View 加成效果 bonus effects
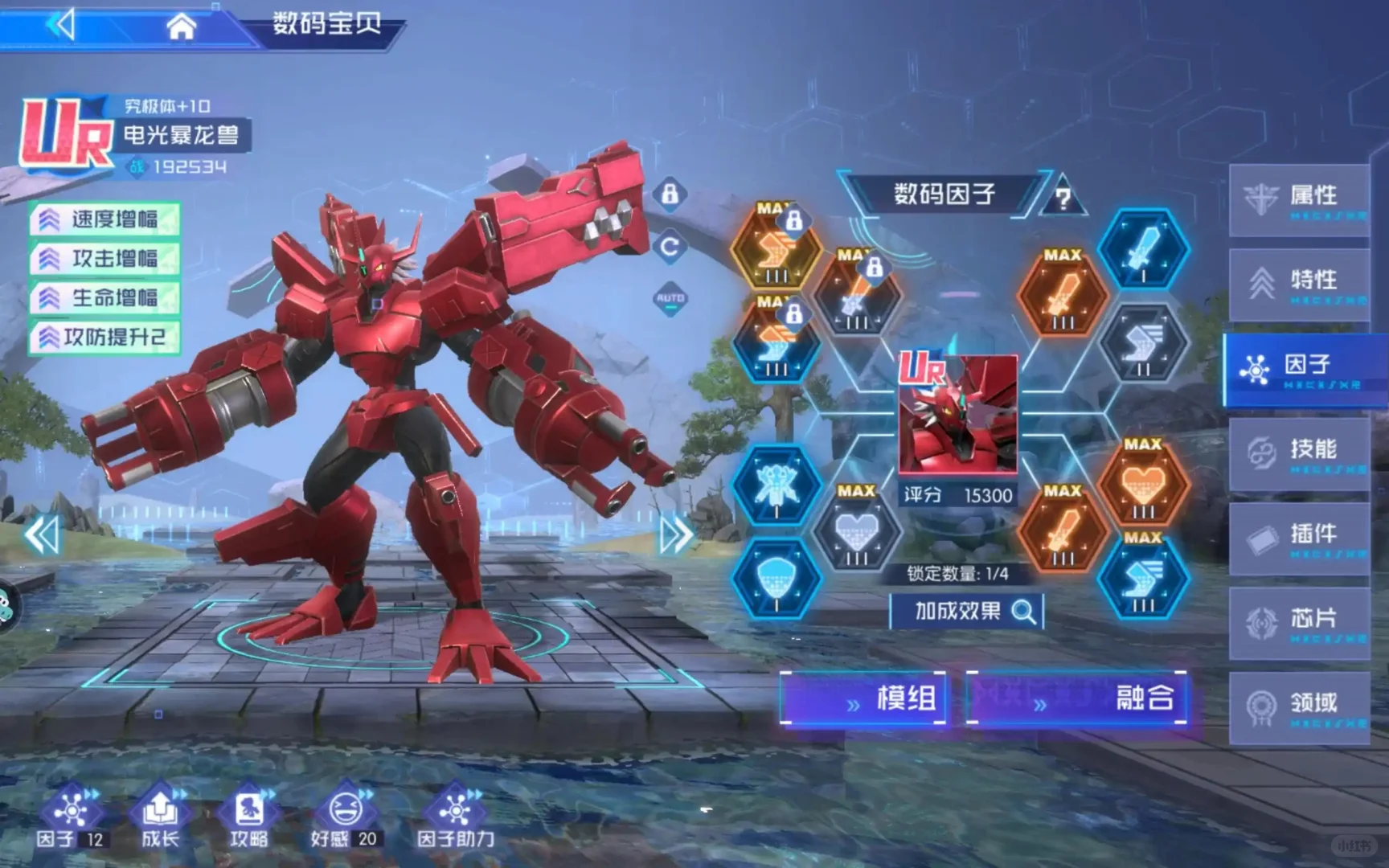The image size is (1389, 868). 967,612
